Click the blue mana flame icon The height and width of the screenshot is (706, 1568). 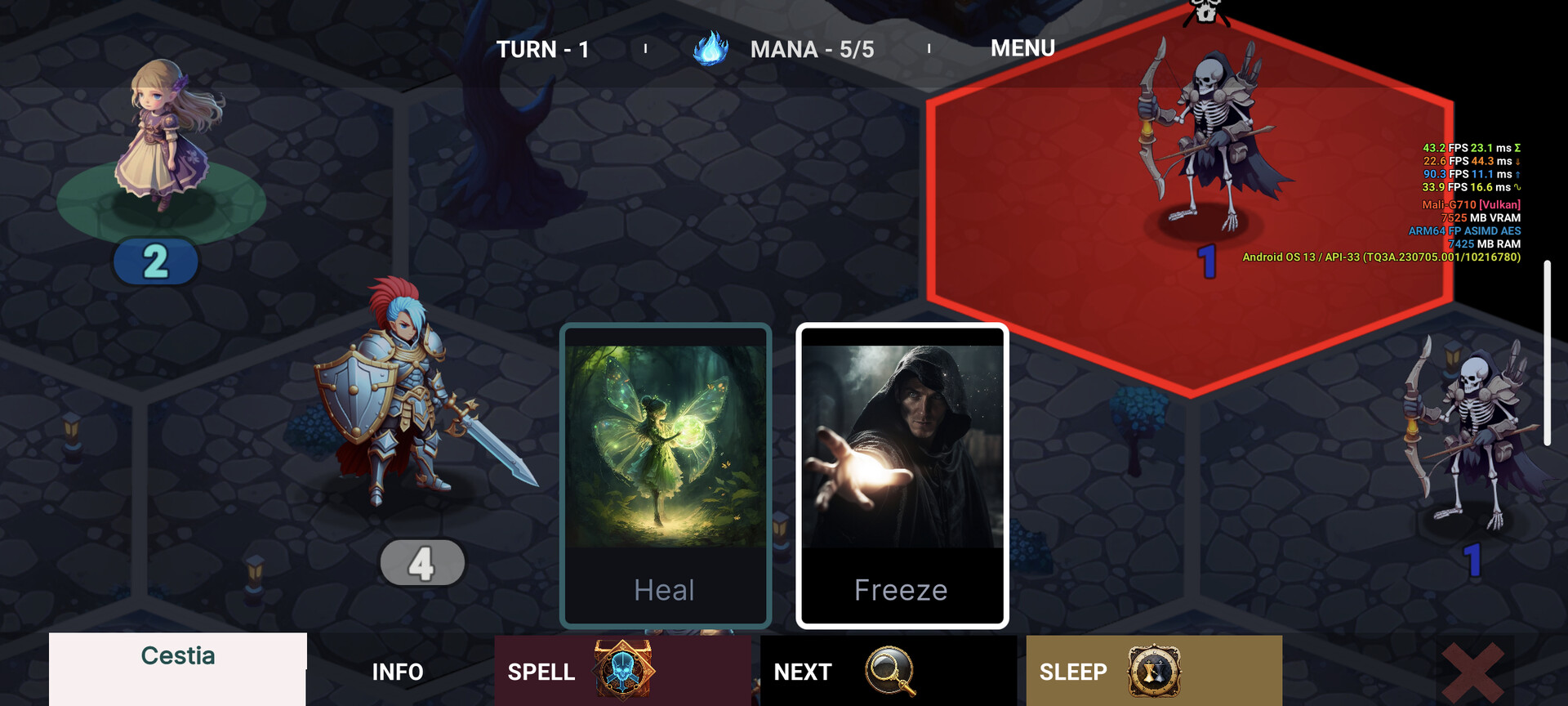click(x=713, y=48)
